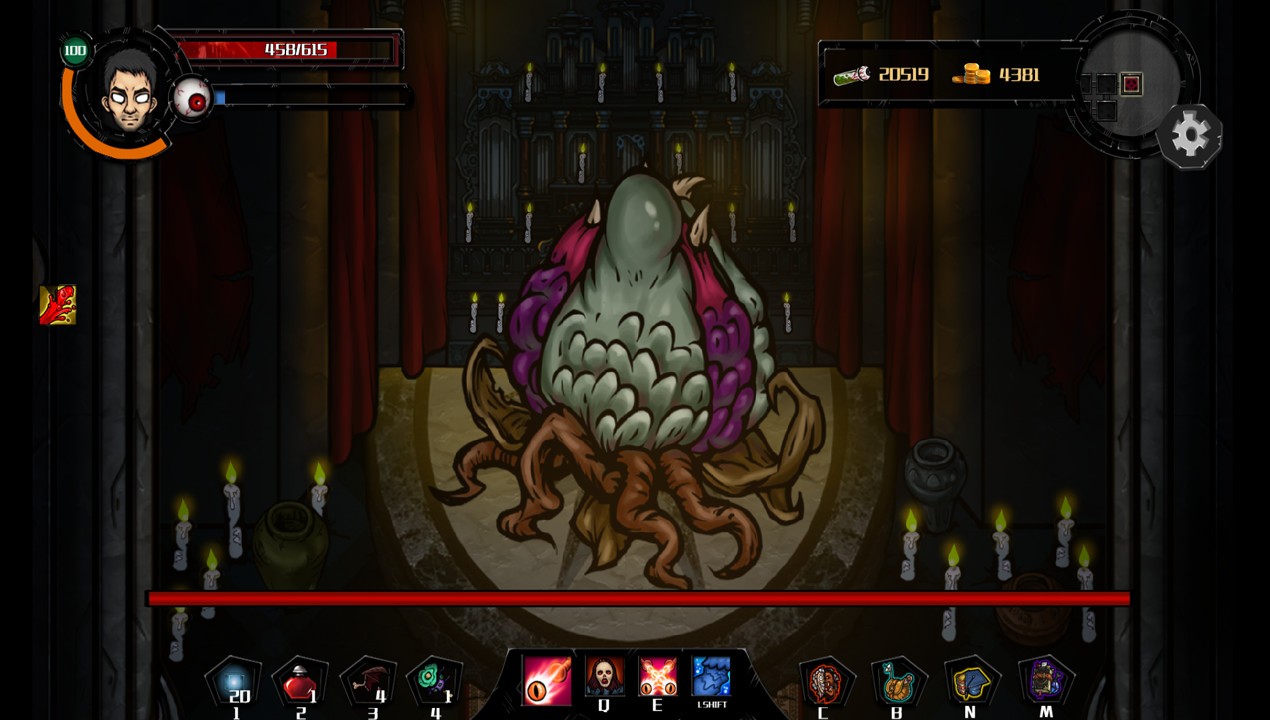
Task: Open the purple M icon menu
Action: [x=1045, y=681]
